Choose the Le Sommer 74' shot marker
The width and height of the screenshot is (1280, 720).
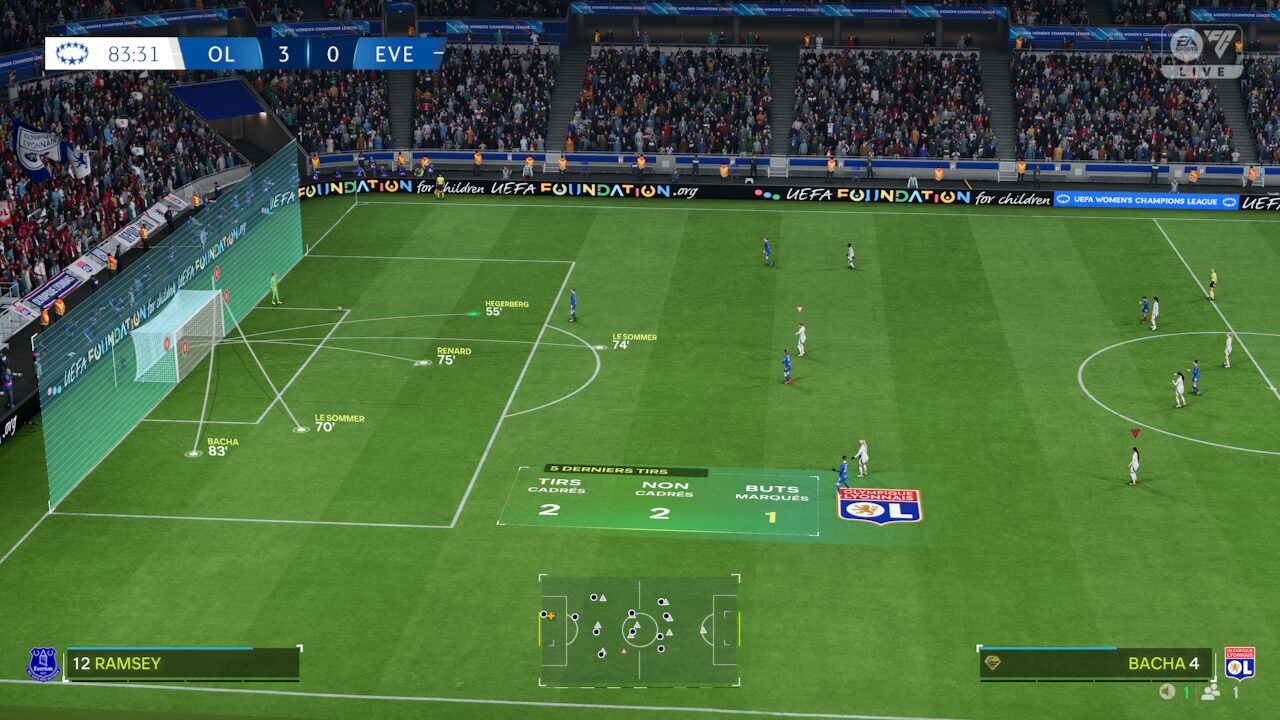pyautogui.click(x=599, y=347)
